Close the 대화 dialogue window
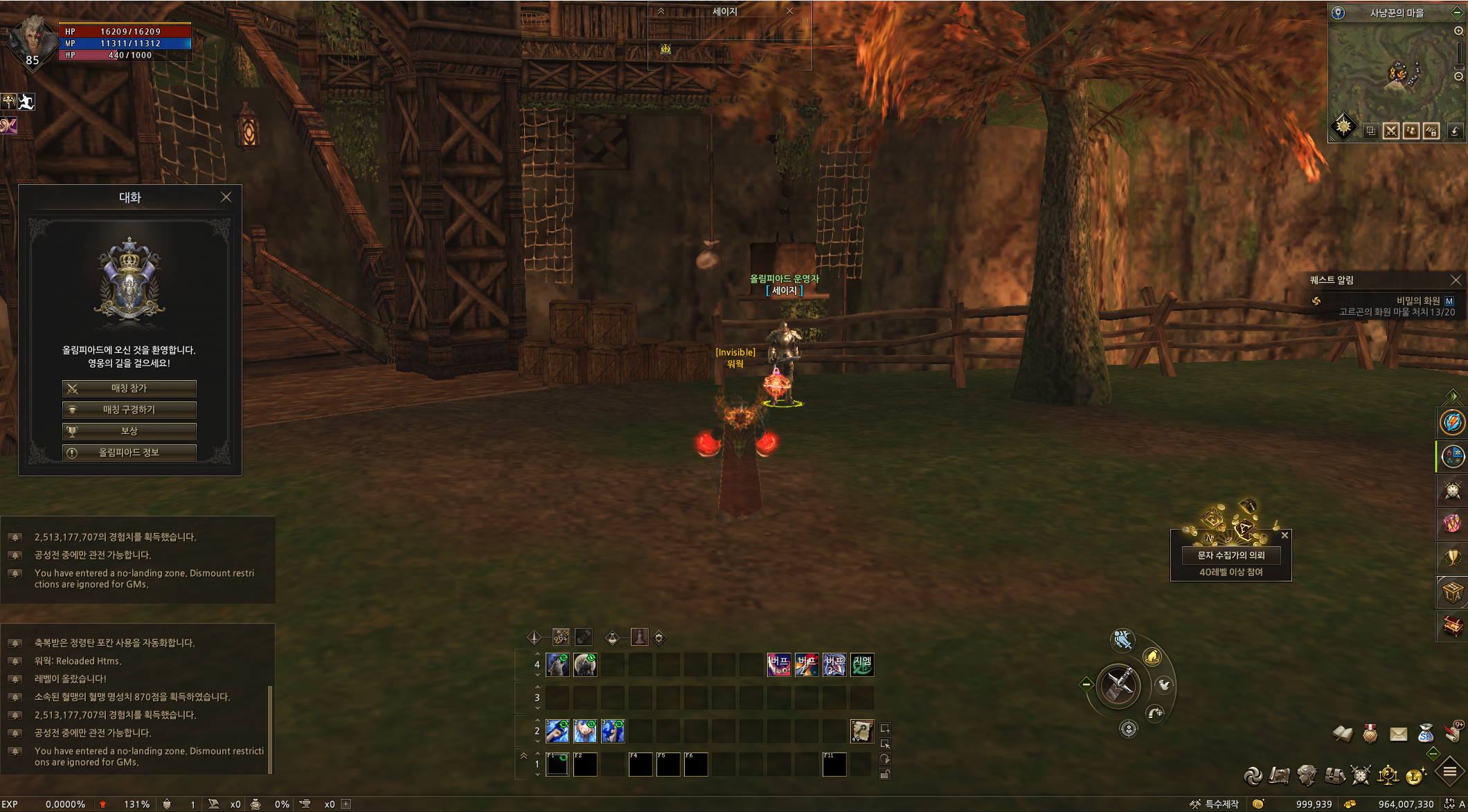 coord(226,197)
